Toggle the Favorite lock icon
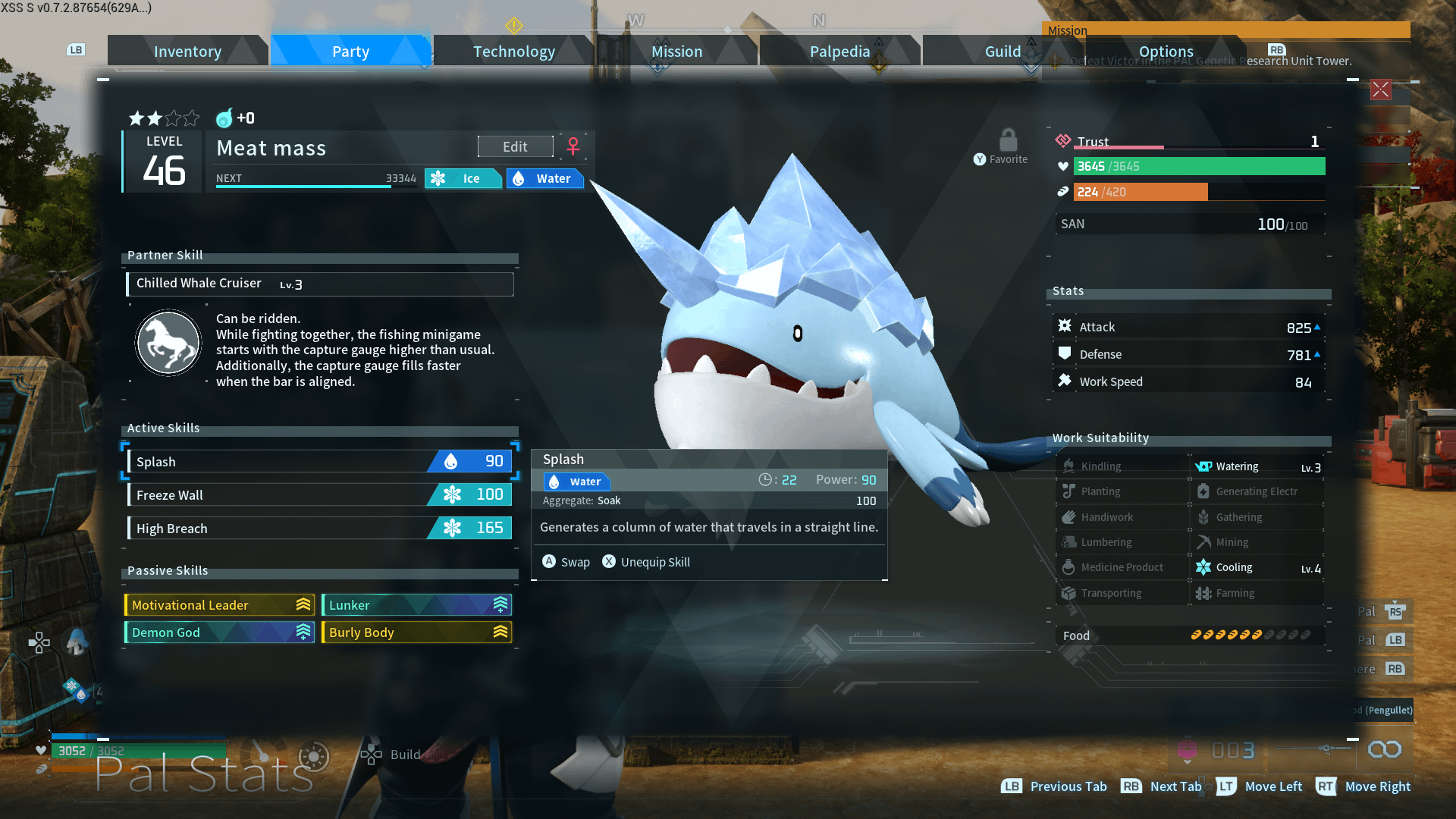The height and width of the screenshot is (819, 1456). tap(1008, 141)
